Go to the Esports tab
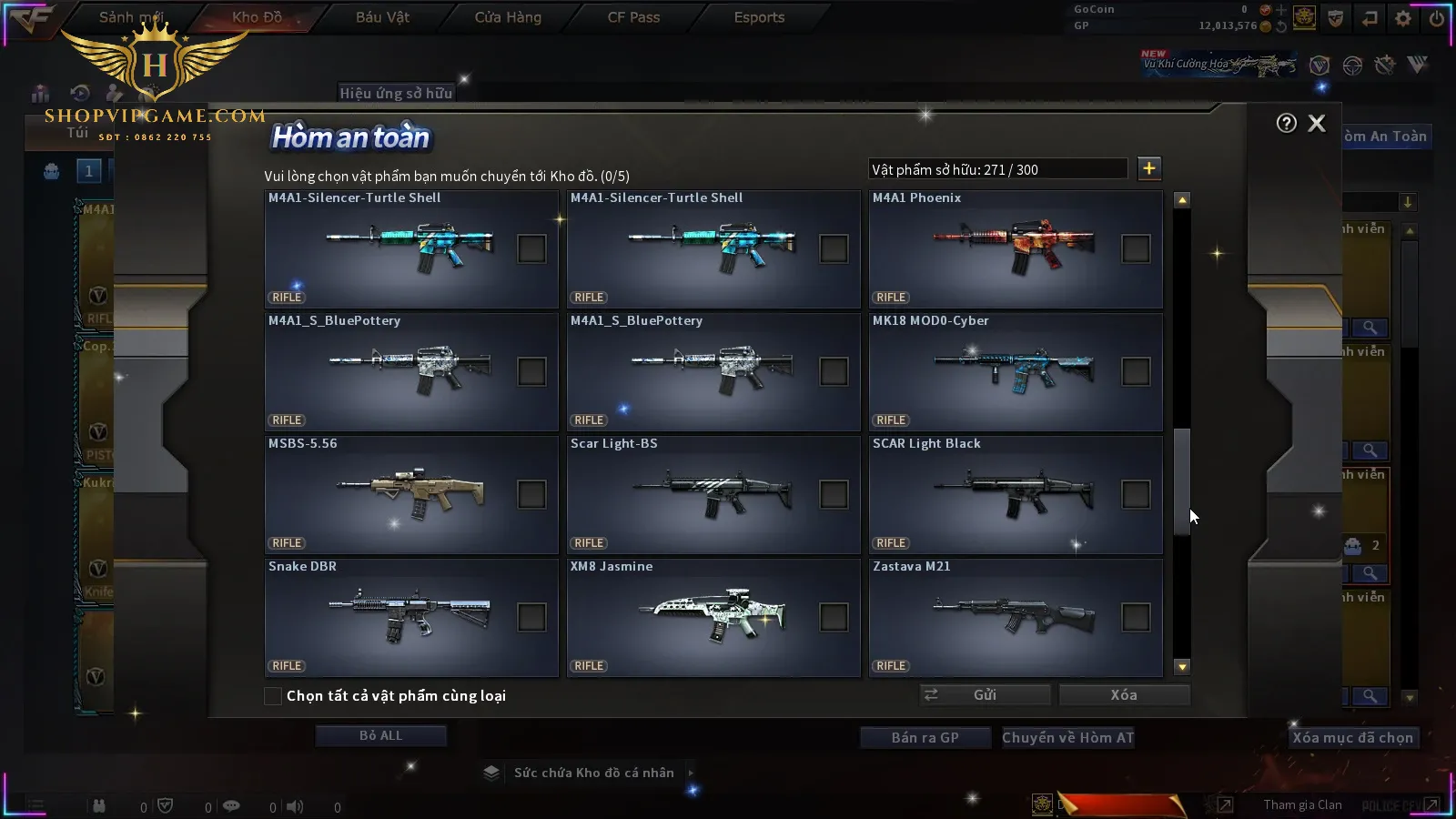The image size is (1456, 819). (x=759, y=17)
